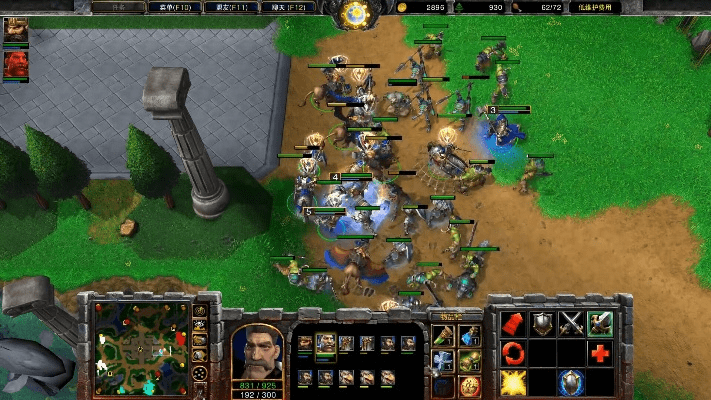Cast the yellow burst Holy Light spell
Viewport: 711px width, 400px height.
[x=513, y=381]
